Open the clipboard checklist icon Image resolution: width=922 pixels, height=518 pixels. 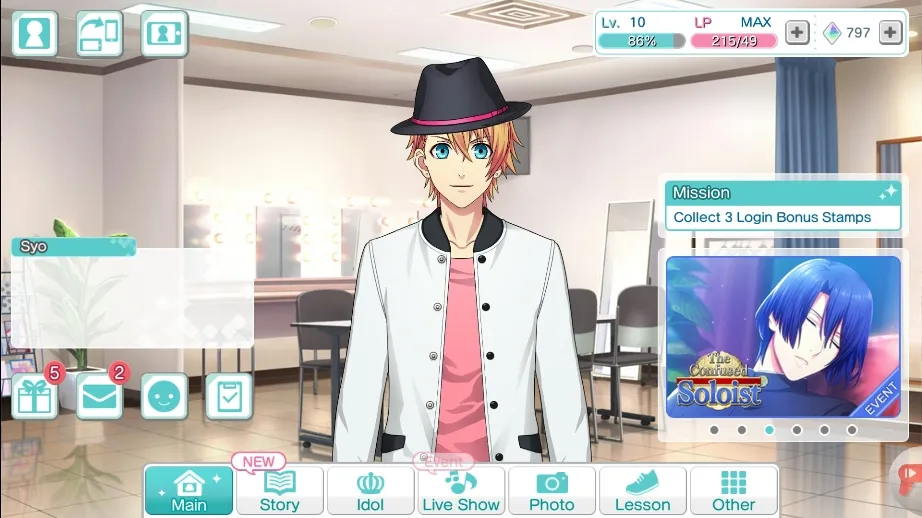pos(228,397)
